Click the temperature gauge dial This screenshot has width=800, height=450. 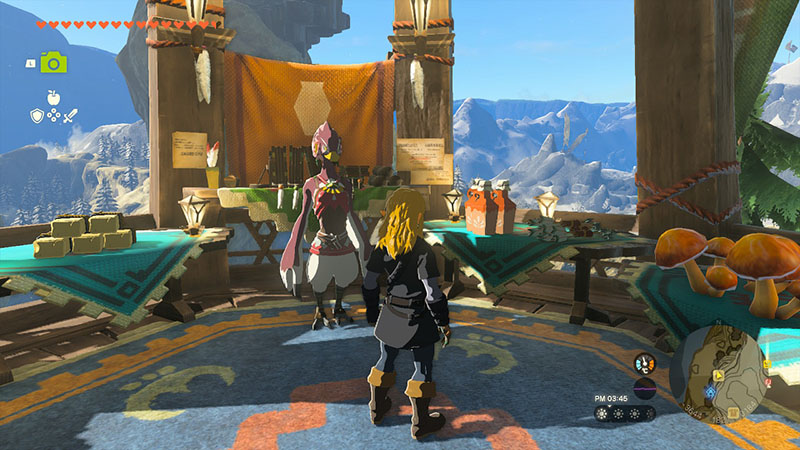coord(646,363)
